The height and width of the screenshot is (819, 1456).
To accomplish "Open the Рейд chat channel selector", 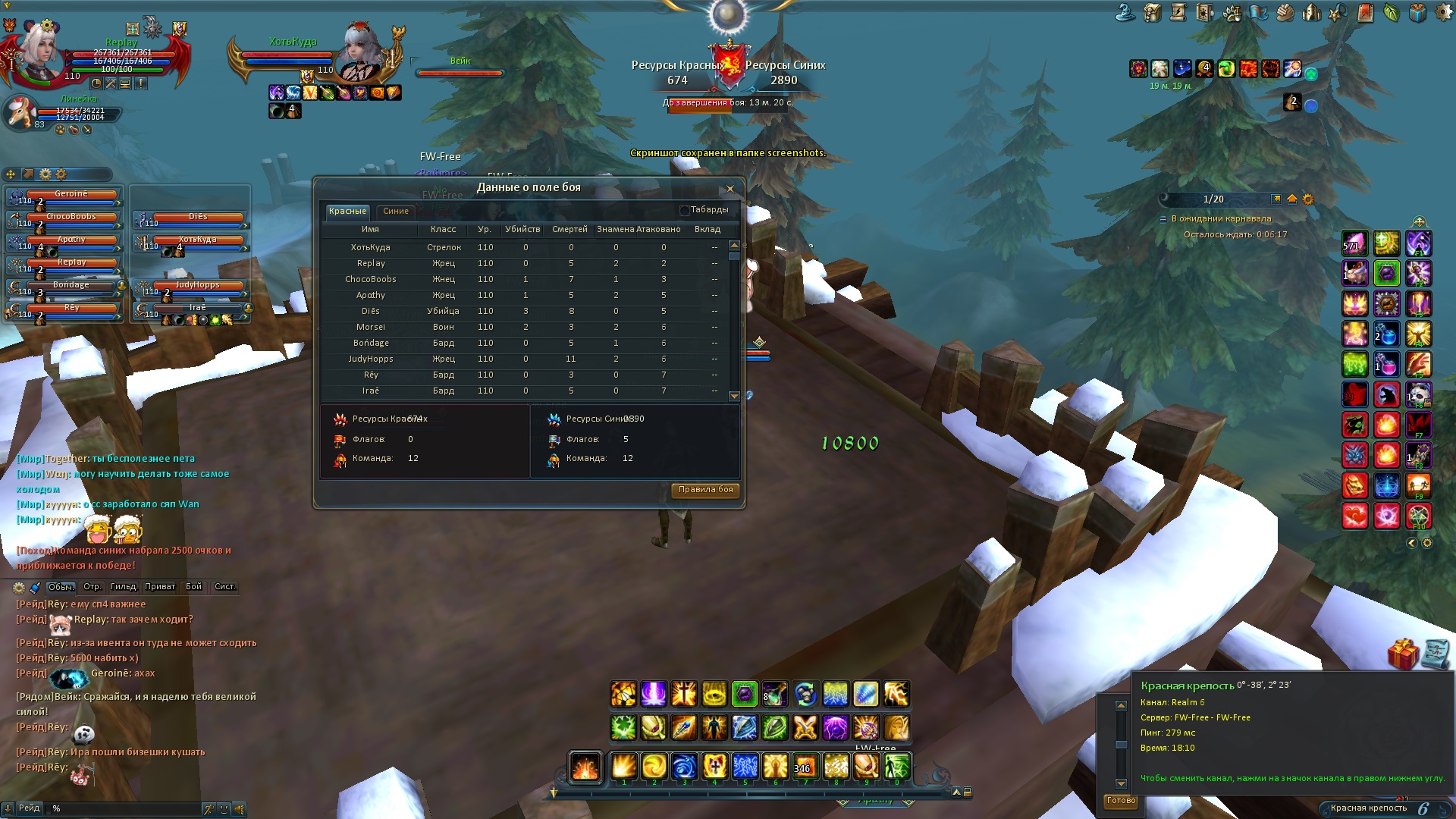I will (x=29, y=808).
